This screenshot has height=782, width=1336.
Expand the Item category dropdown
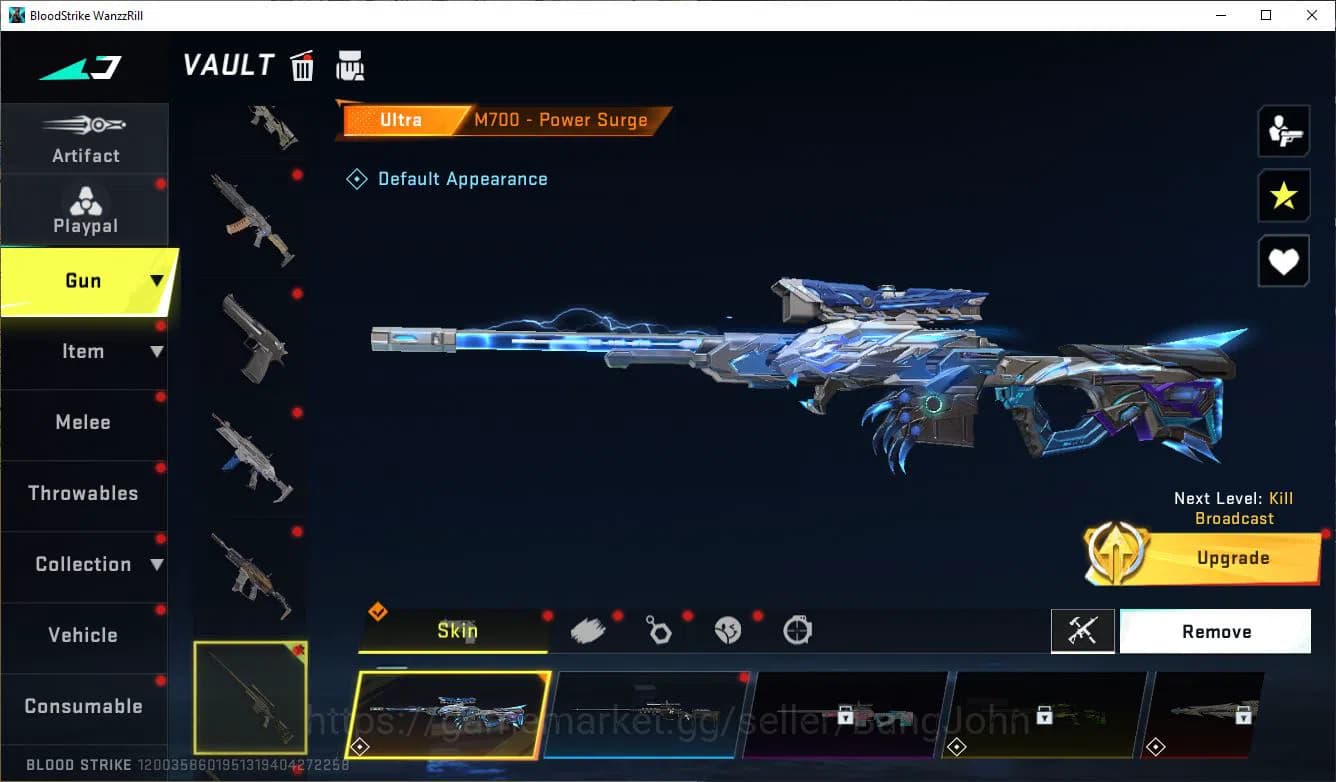(x=157, y=351)
